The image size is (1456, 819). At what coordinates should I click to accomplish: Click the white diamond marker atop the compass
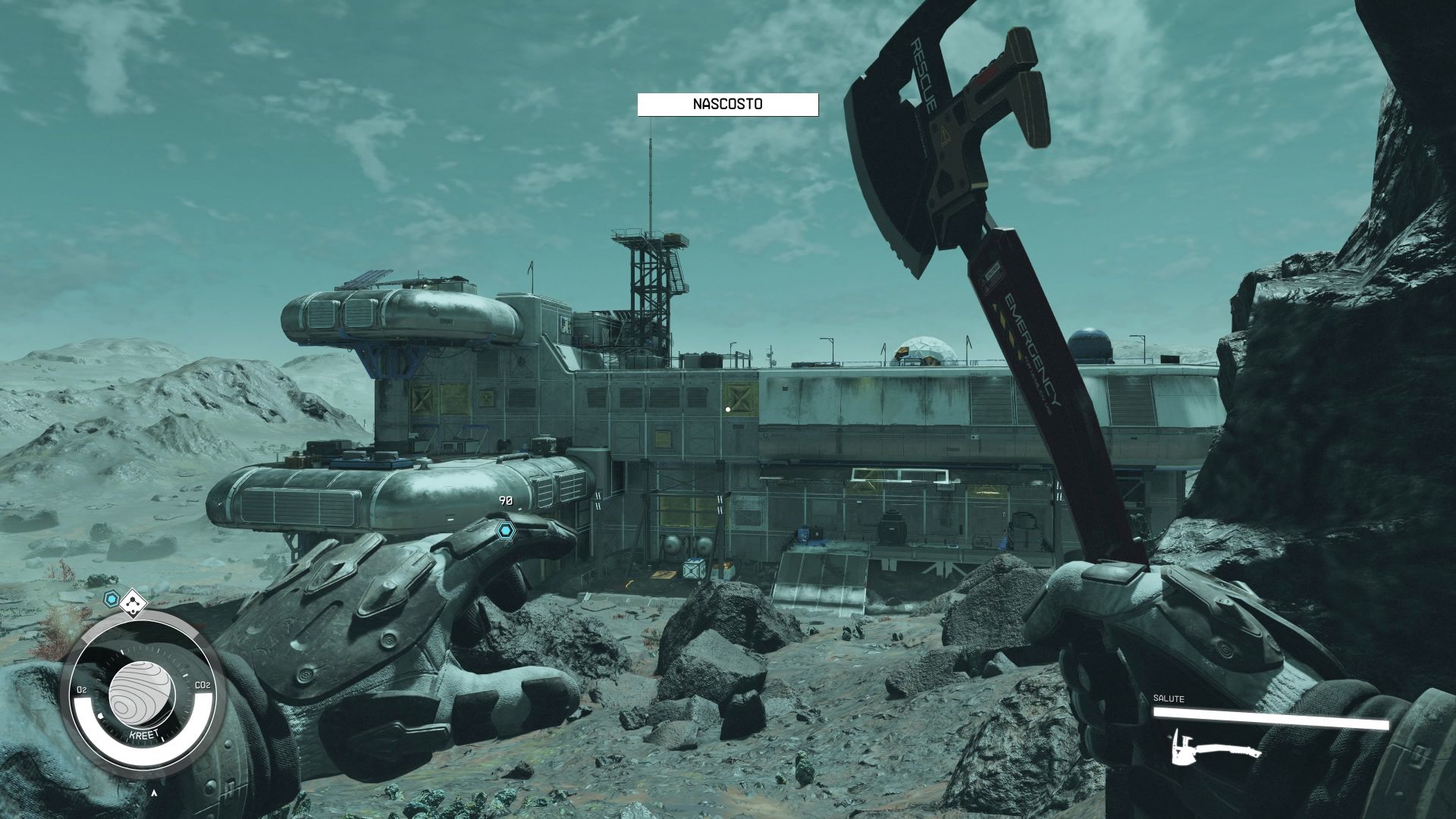tap(134, 604)
